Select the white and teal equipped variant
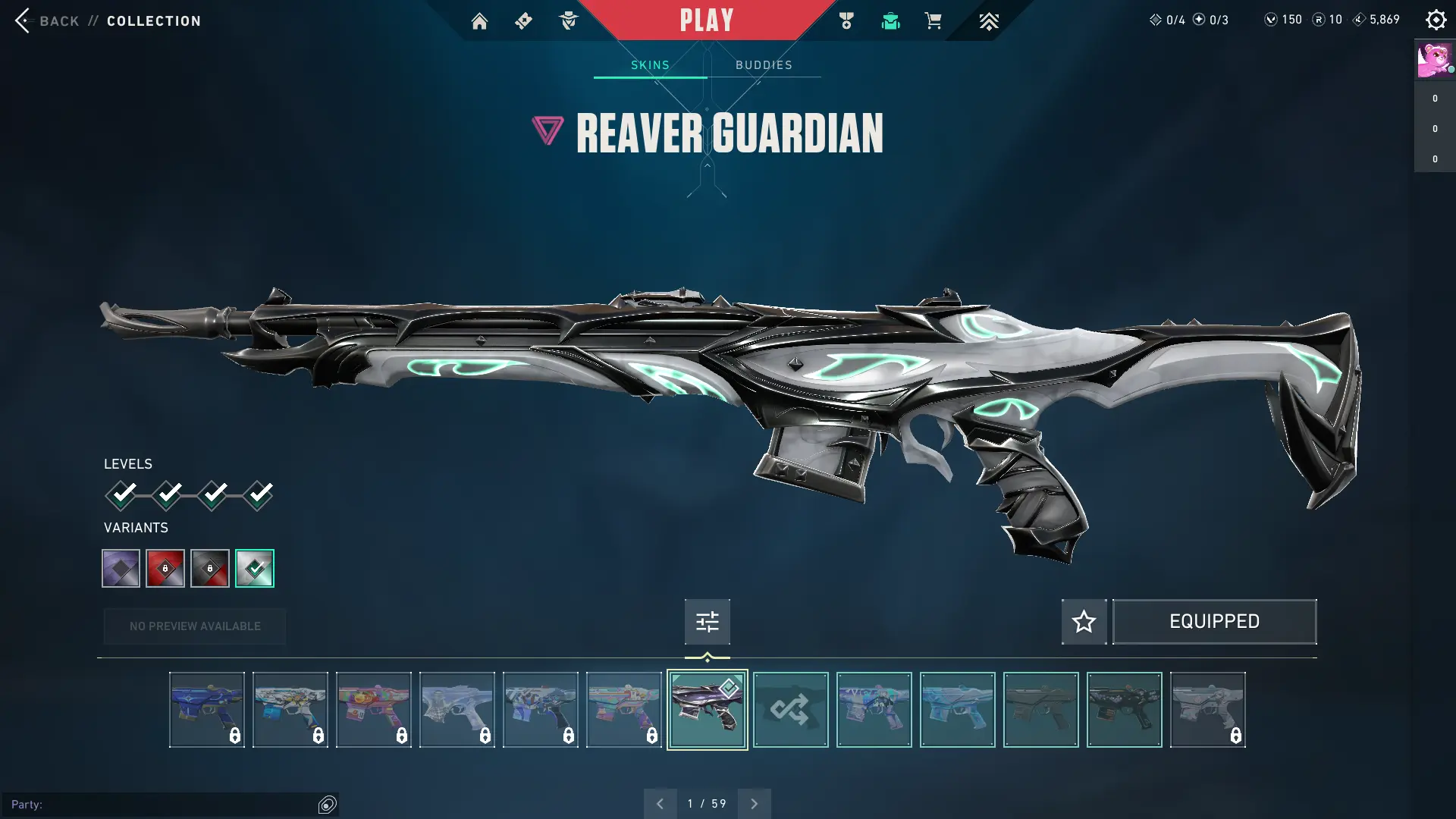This screenshot has height=819, width=1456. [255, 568]
